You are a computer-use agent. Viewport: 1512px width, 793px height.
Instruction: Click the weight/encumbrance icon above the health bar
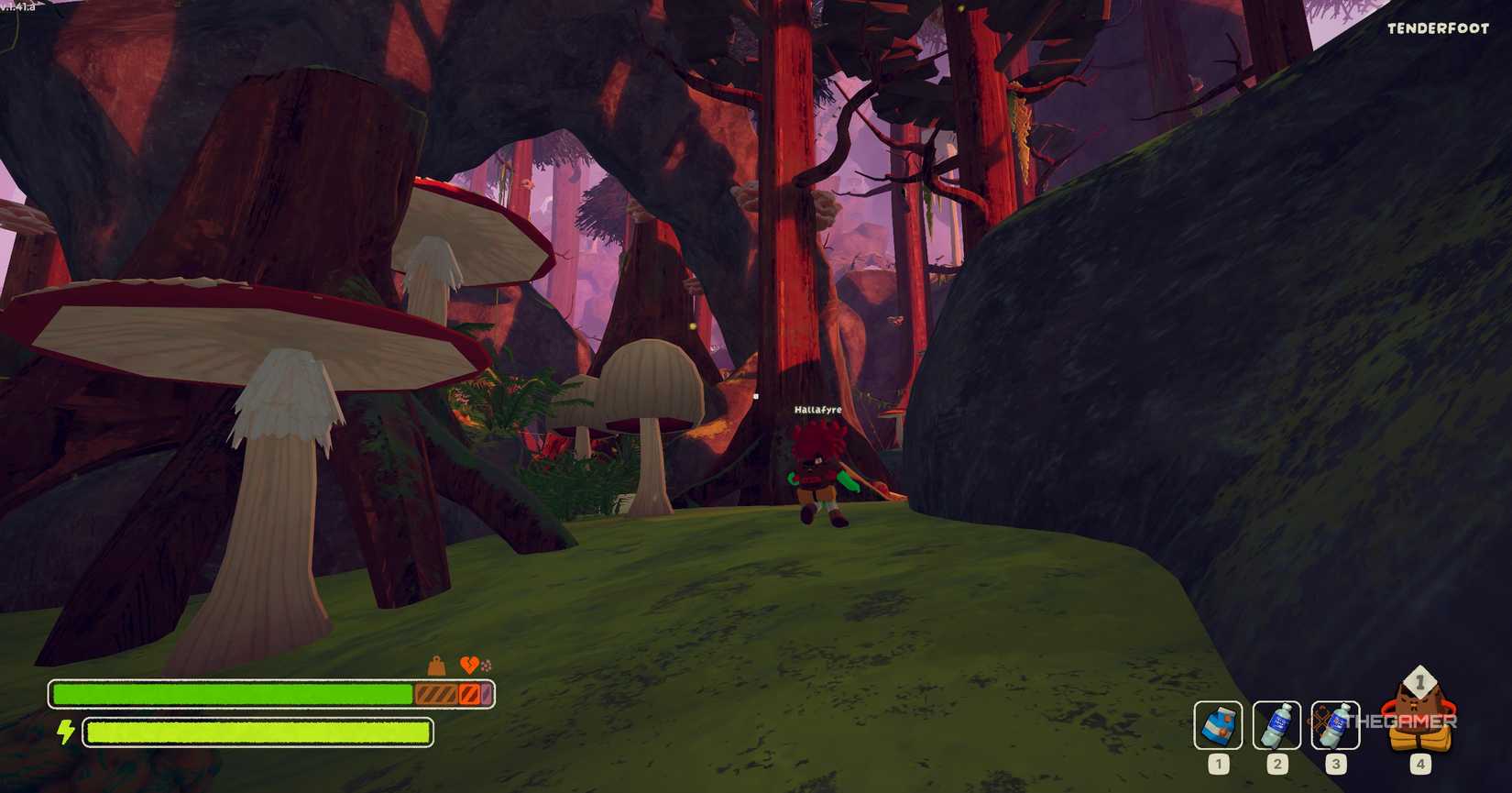click(x=435, y=664)
